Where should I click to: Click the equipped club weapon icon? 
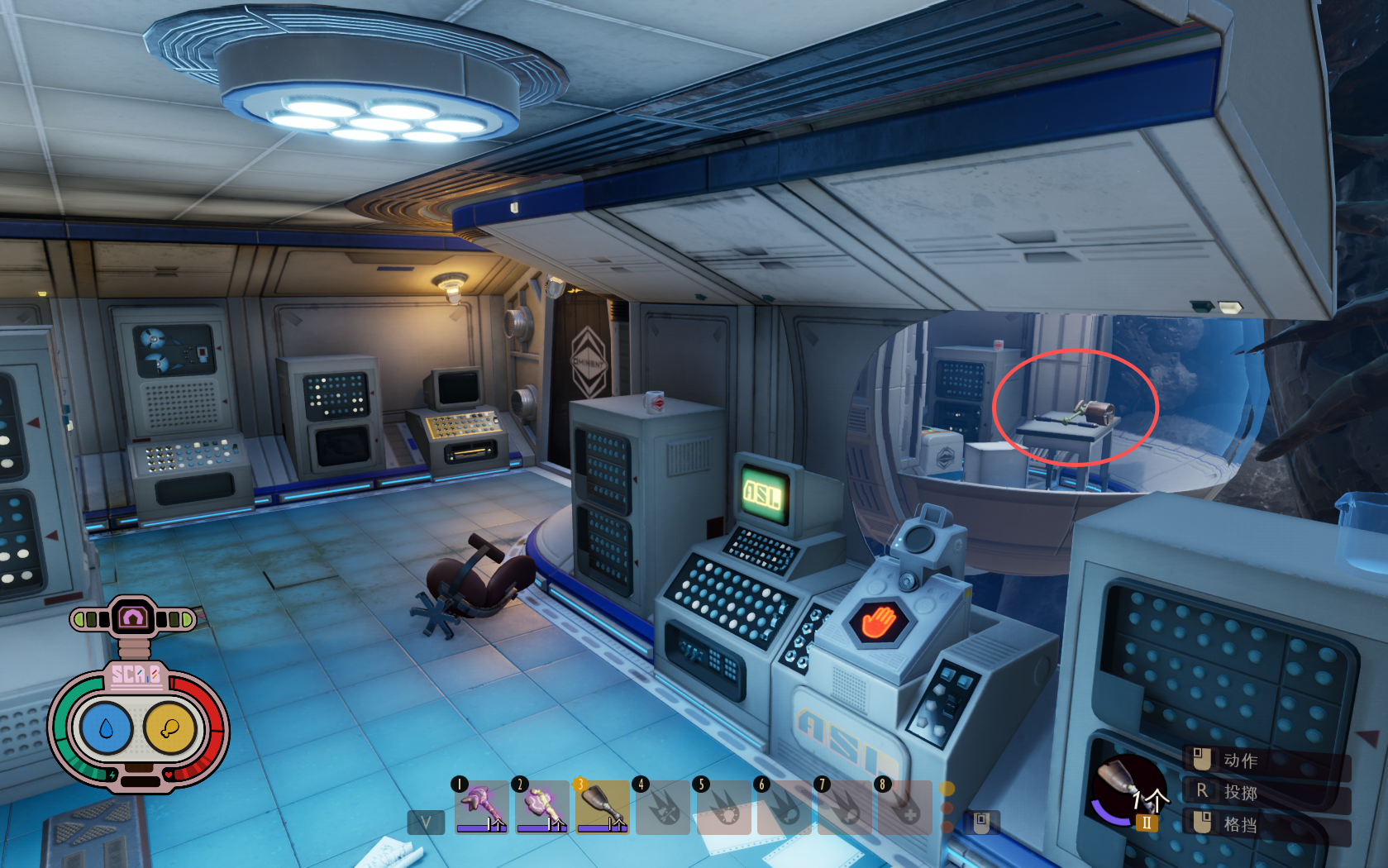[x=1124, y=787]
